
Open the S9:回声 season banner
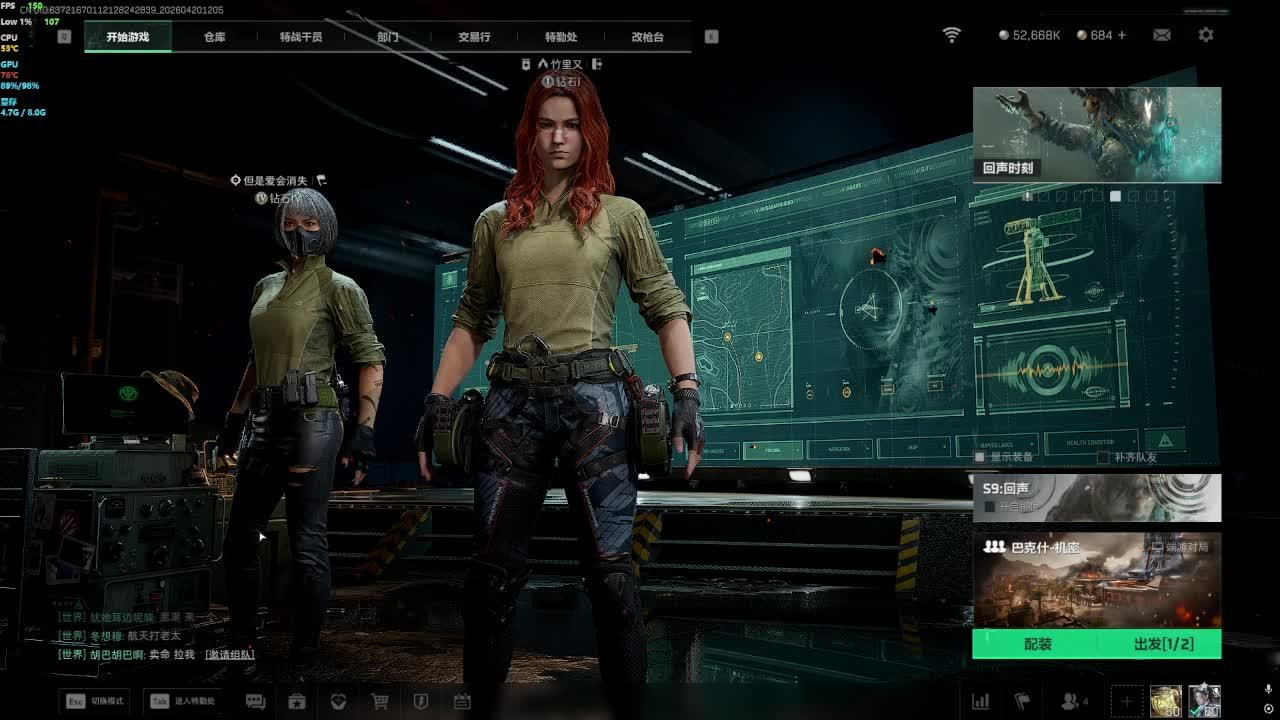(x=1097, y=497)
